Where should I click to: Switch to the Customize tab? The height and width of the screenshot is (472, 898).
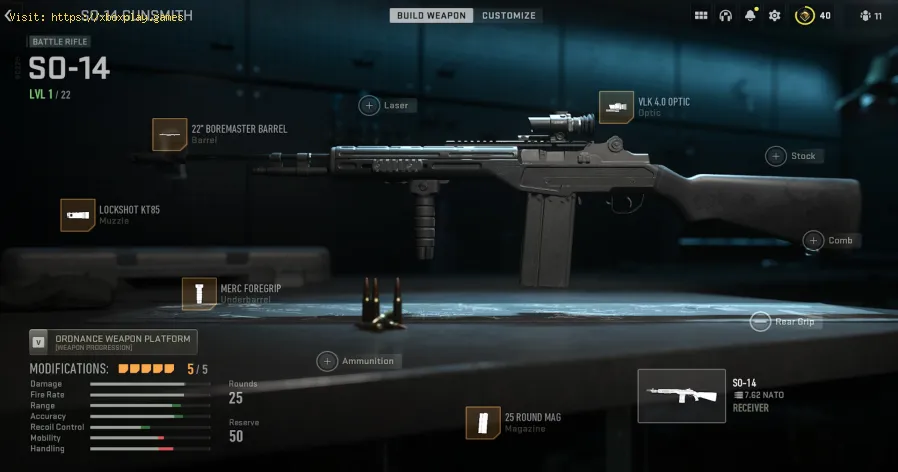[x=509, y=16]
